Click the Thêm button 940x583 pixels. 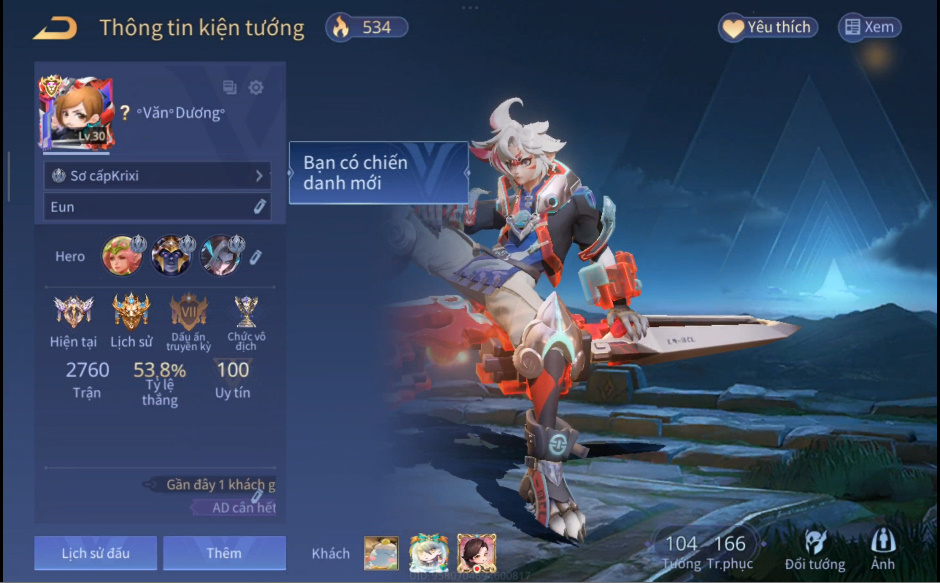pos(224,553)
